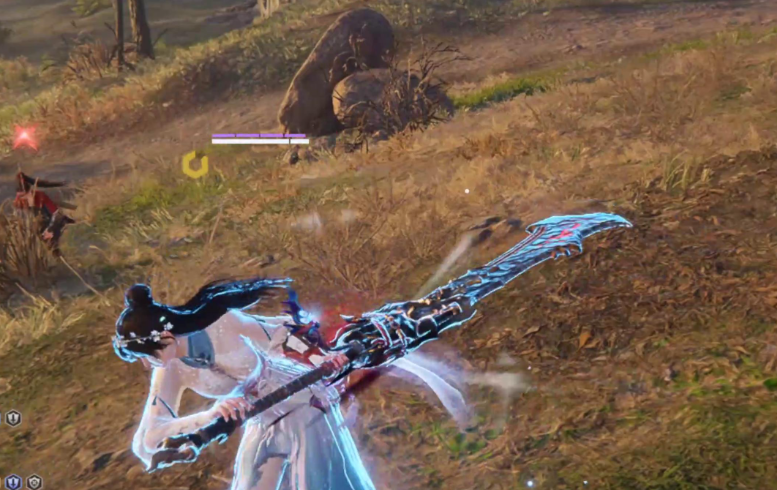Click the grey sword-and-shield hexagon icon
Image resolution: width=777 pixels, height=490 pixels.
pos(13,418)
